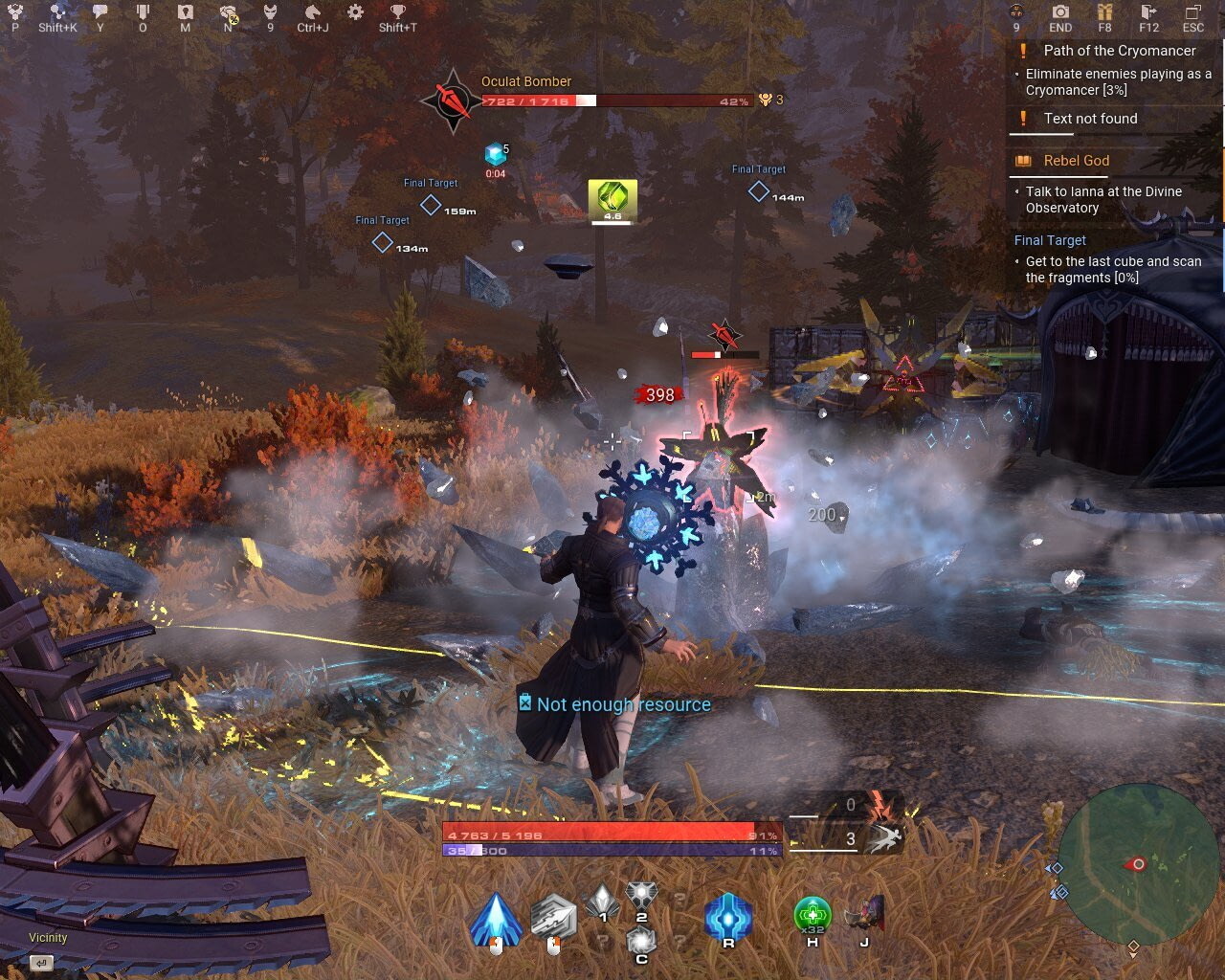Click the objective Talk to Ianna at the Divine Observatory
Image resolution: width=1225 pixels, height=980 pixels.
(1104, 199)
